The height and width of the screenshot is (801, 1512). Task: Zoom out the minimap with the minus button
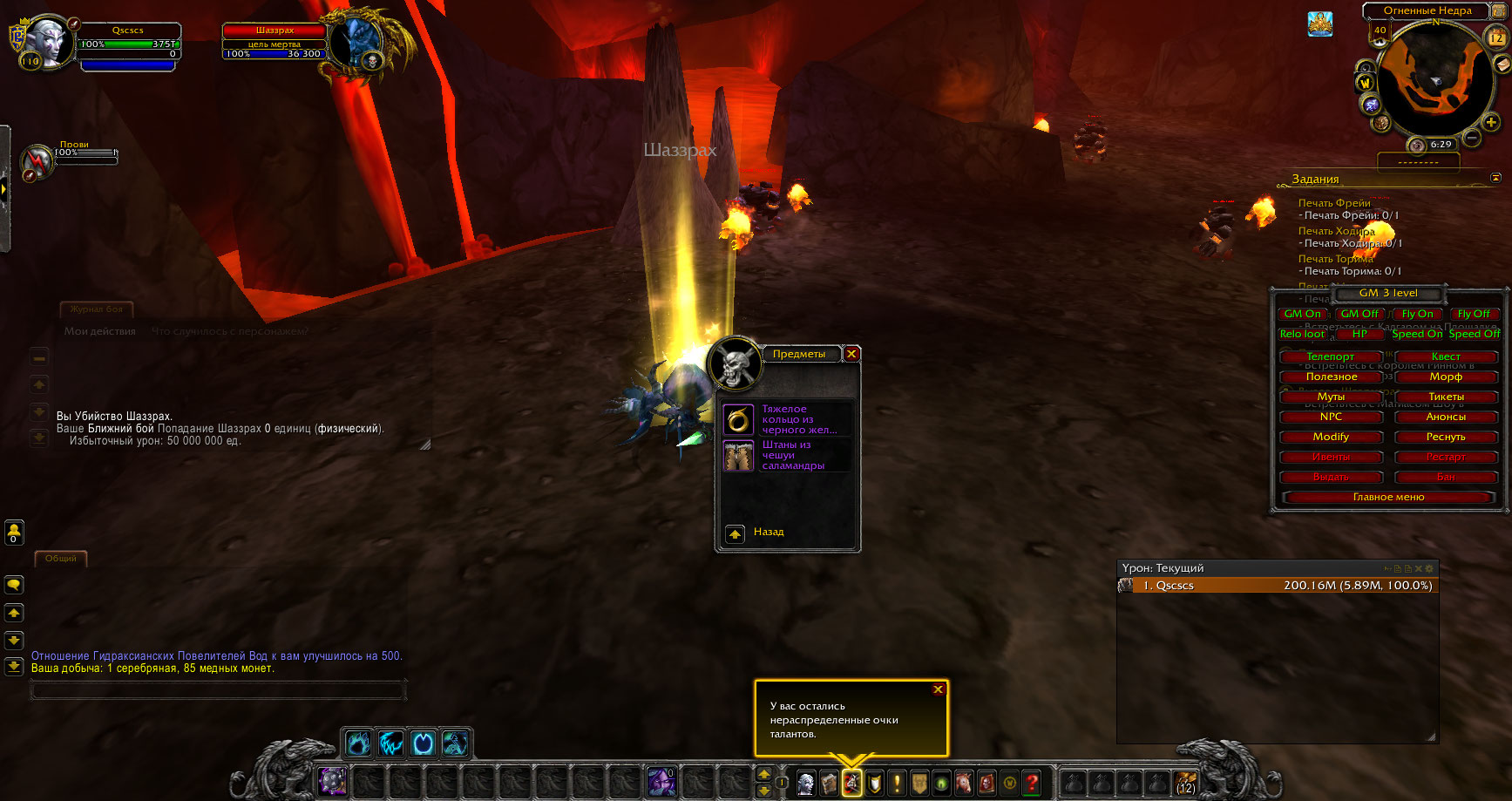coord(1472,138)
